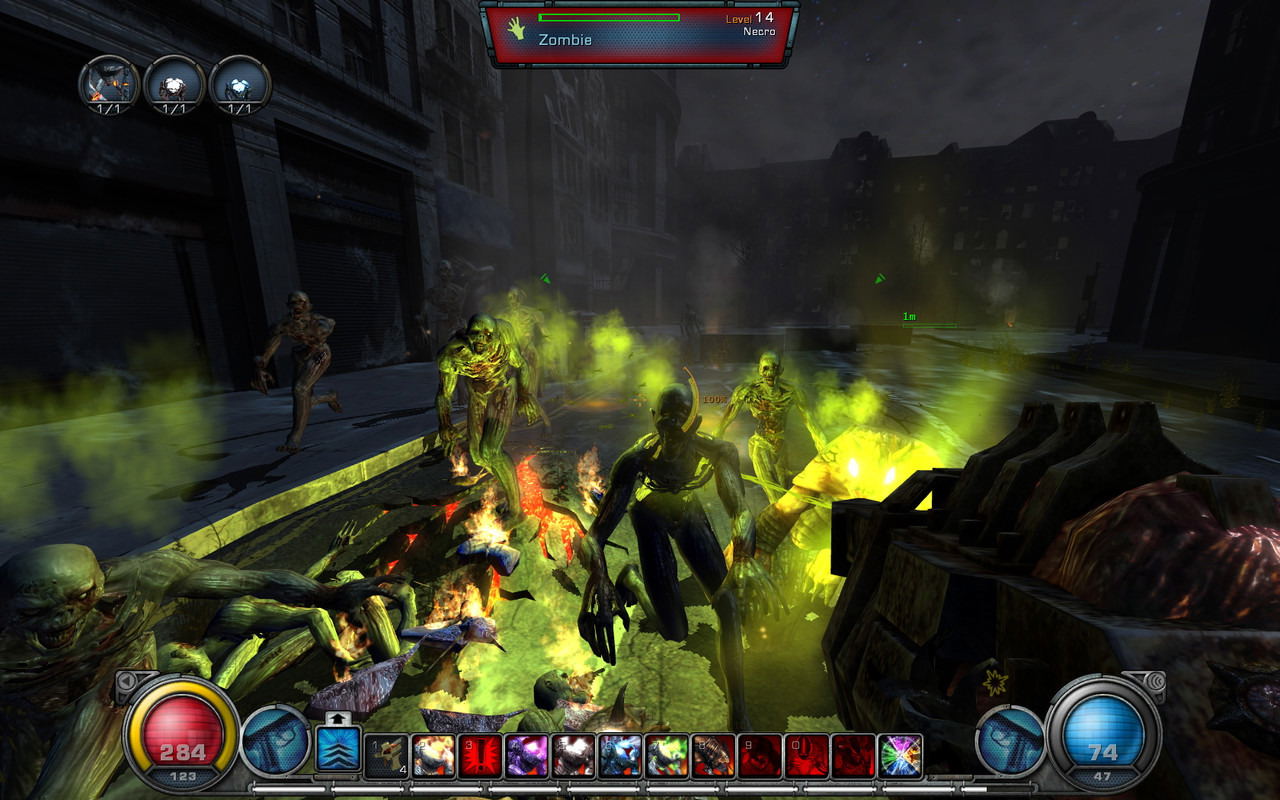Use the hotbar slot 1 item

(x=385, y=757)
